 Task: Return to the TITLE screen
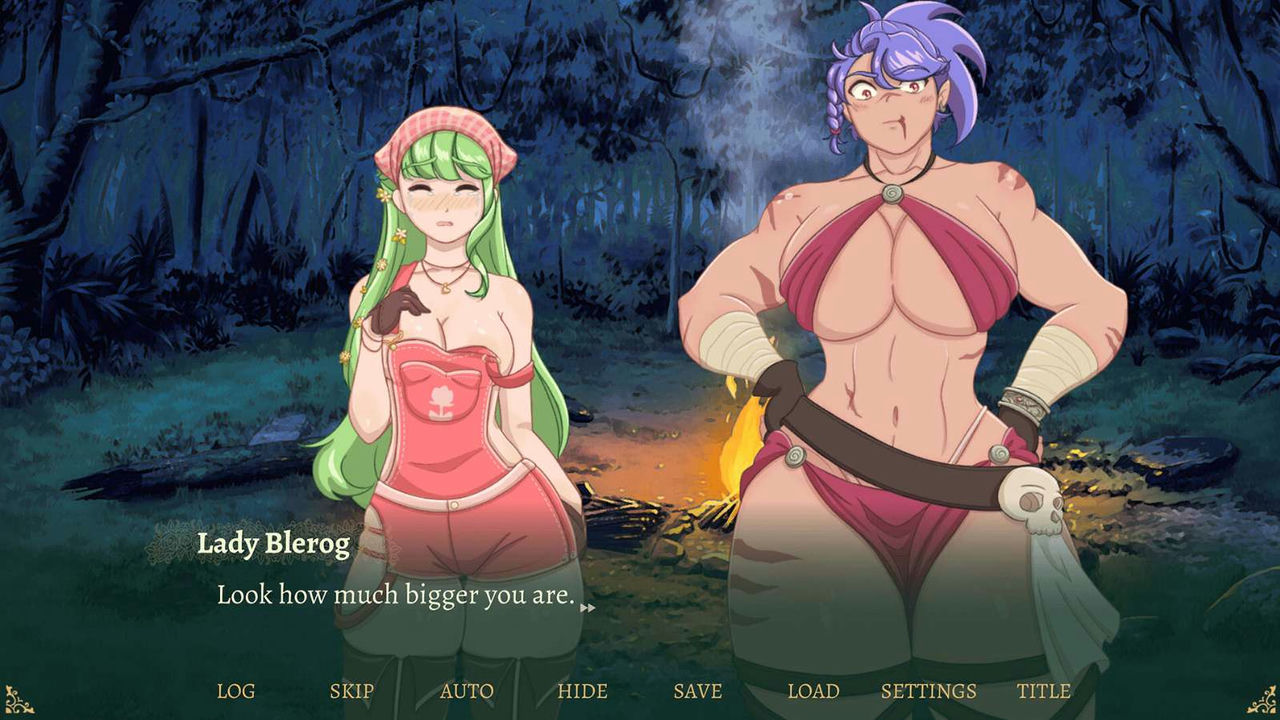point(1043,690)
